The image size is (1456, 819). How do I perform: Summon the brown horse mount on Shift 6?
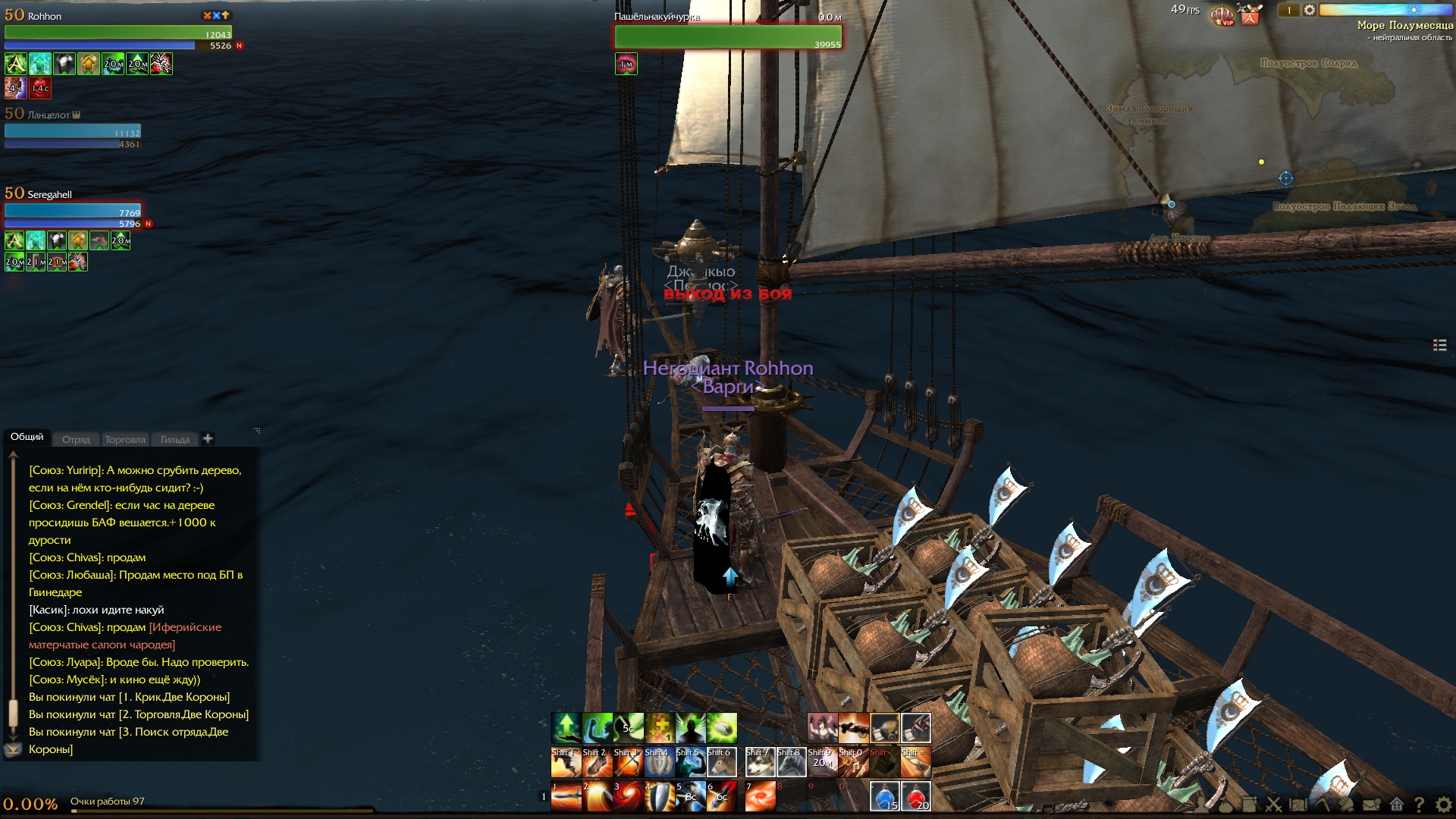tap(721, 762)
